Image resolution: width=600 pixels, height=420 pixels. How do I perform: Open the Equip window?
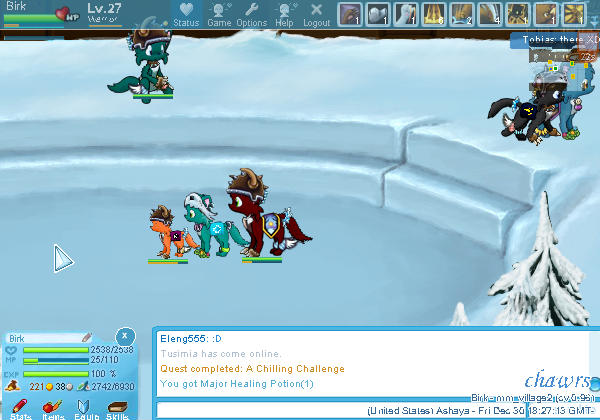coord(85,408)
